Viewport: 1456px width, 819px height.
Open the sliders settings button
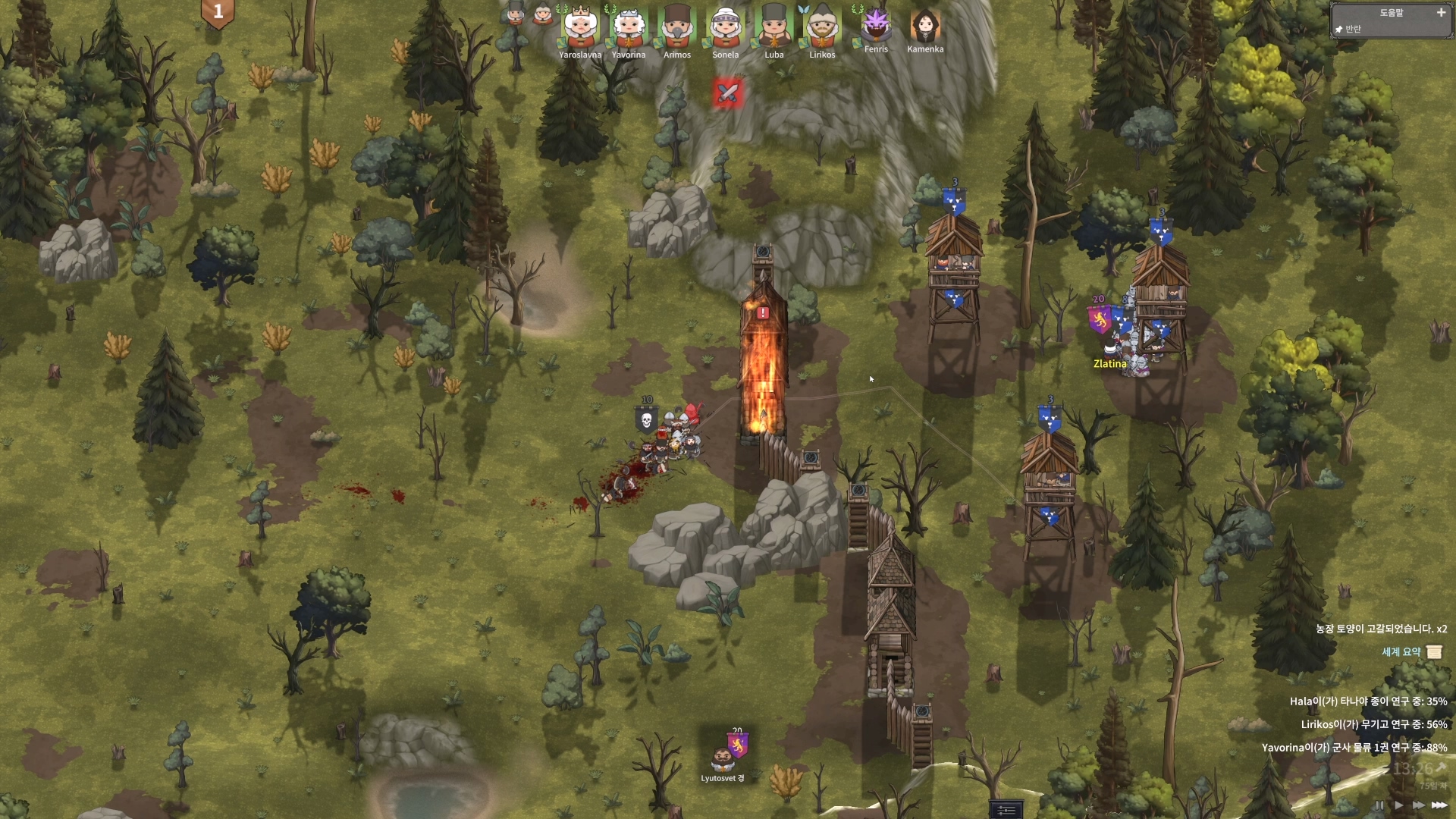[x=1006, y=811]
